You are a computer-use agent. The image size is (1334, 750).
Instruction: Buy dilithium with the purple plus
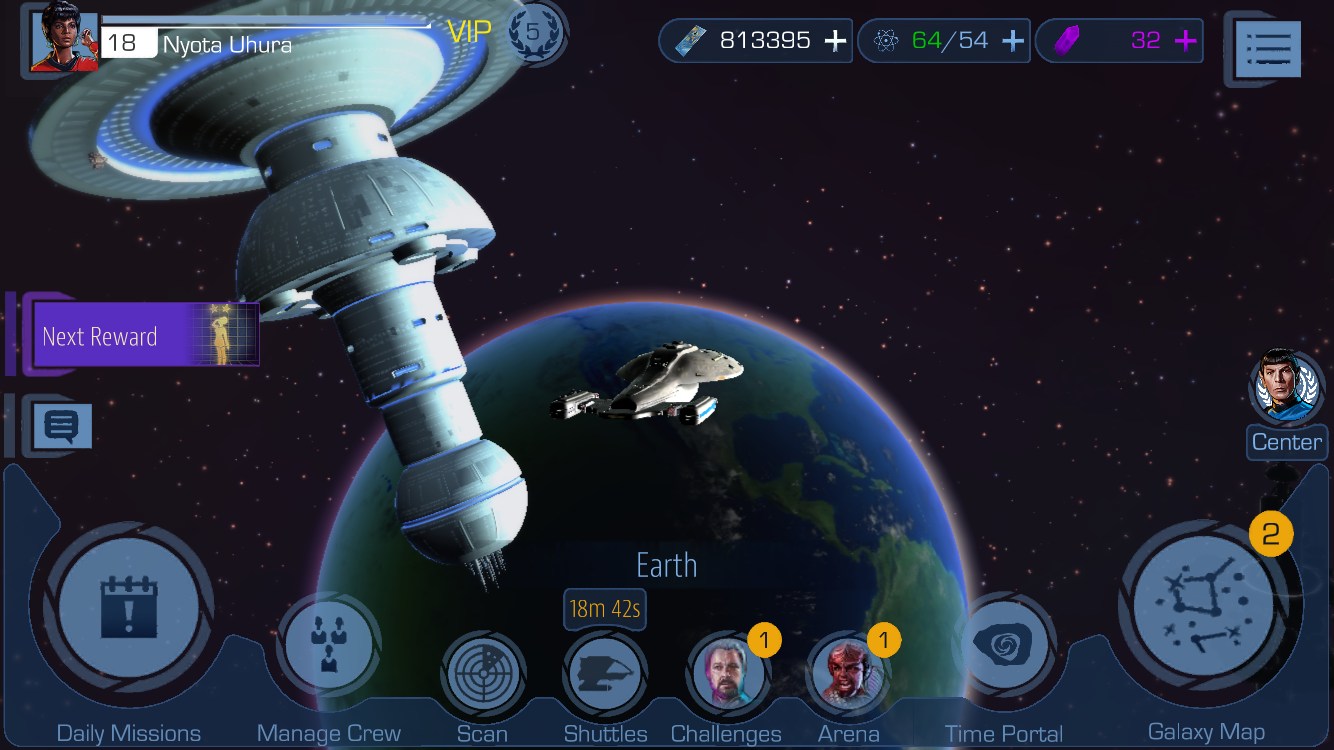coord(1186,41)
